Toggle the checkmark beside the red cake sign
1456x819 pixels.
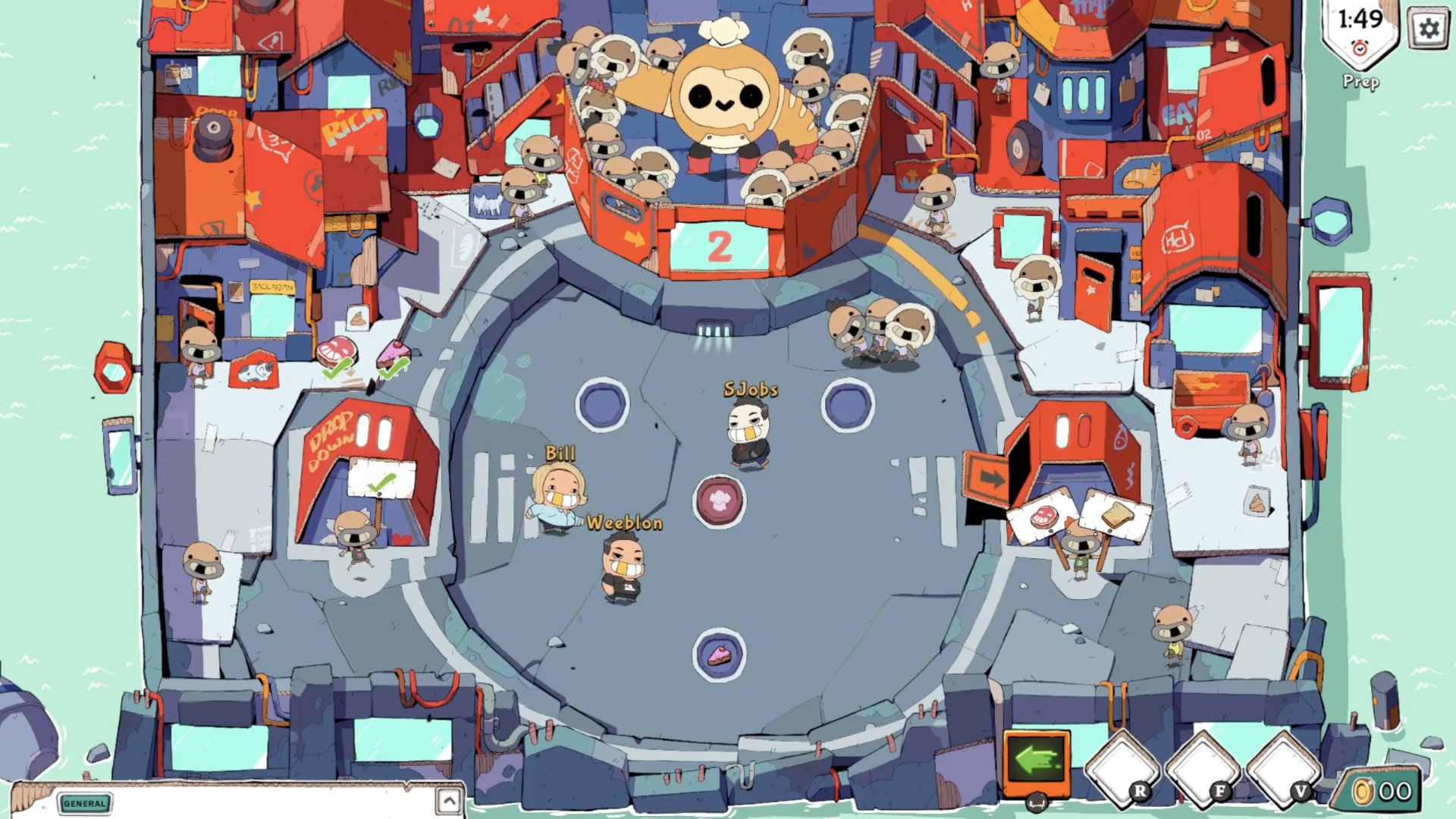(335, 372)
